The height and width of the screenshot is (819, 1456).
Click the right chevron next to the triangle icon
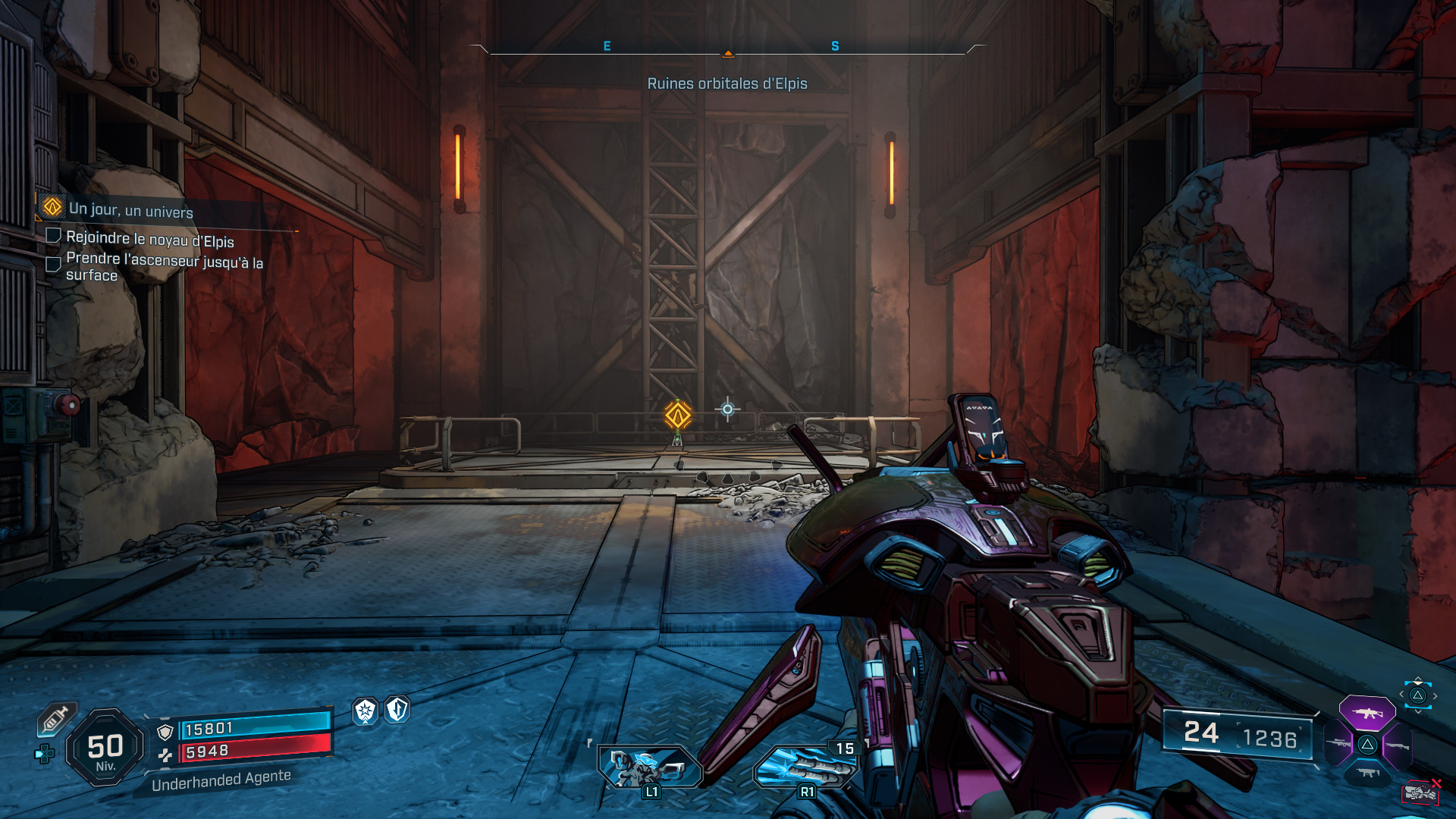(1435, 695)
